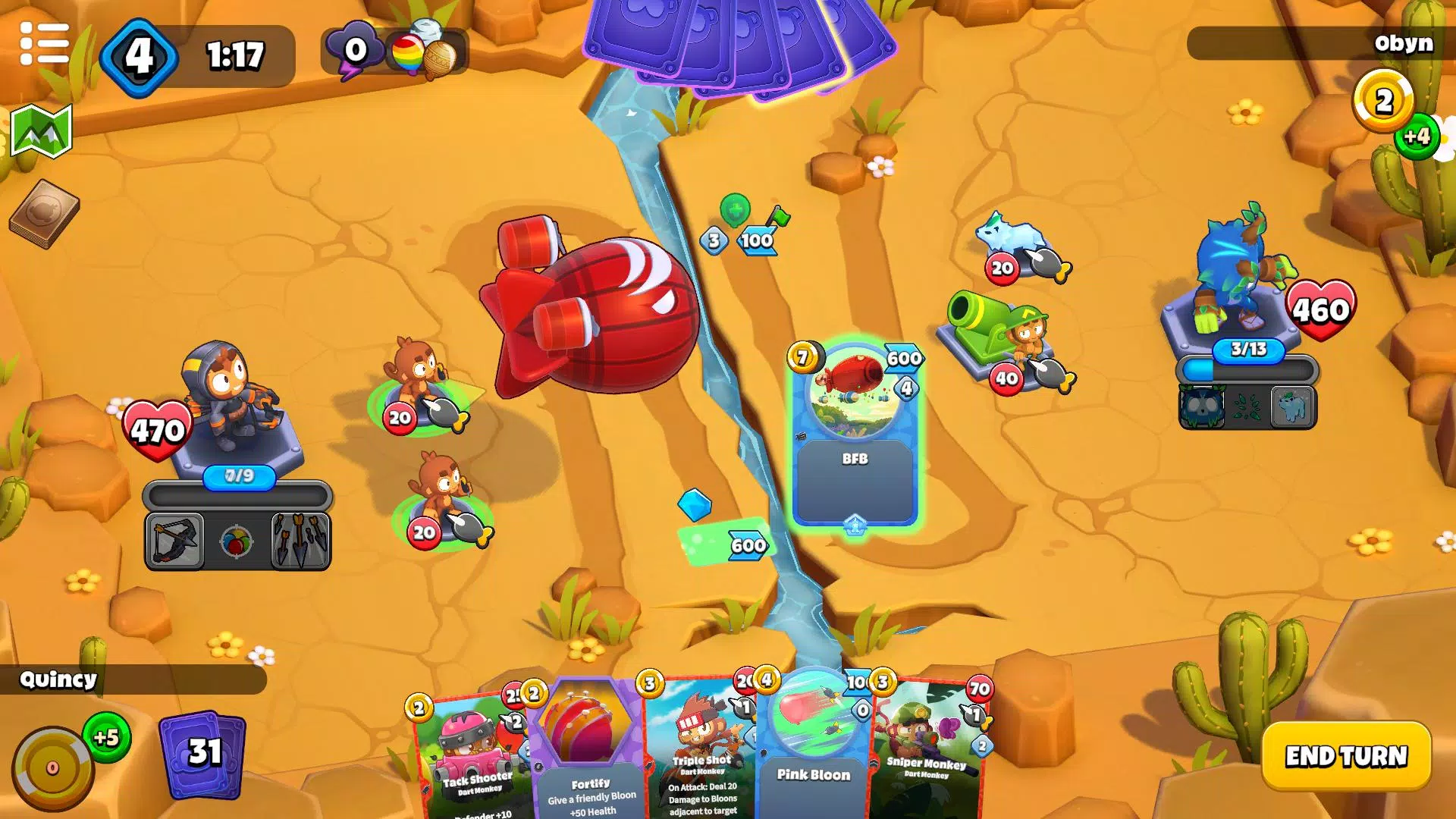The height and width of the screenshot is (819, 1456).
Task: Confirm the selected BFB card
Action: [x=855, y=440]
